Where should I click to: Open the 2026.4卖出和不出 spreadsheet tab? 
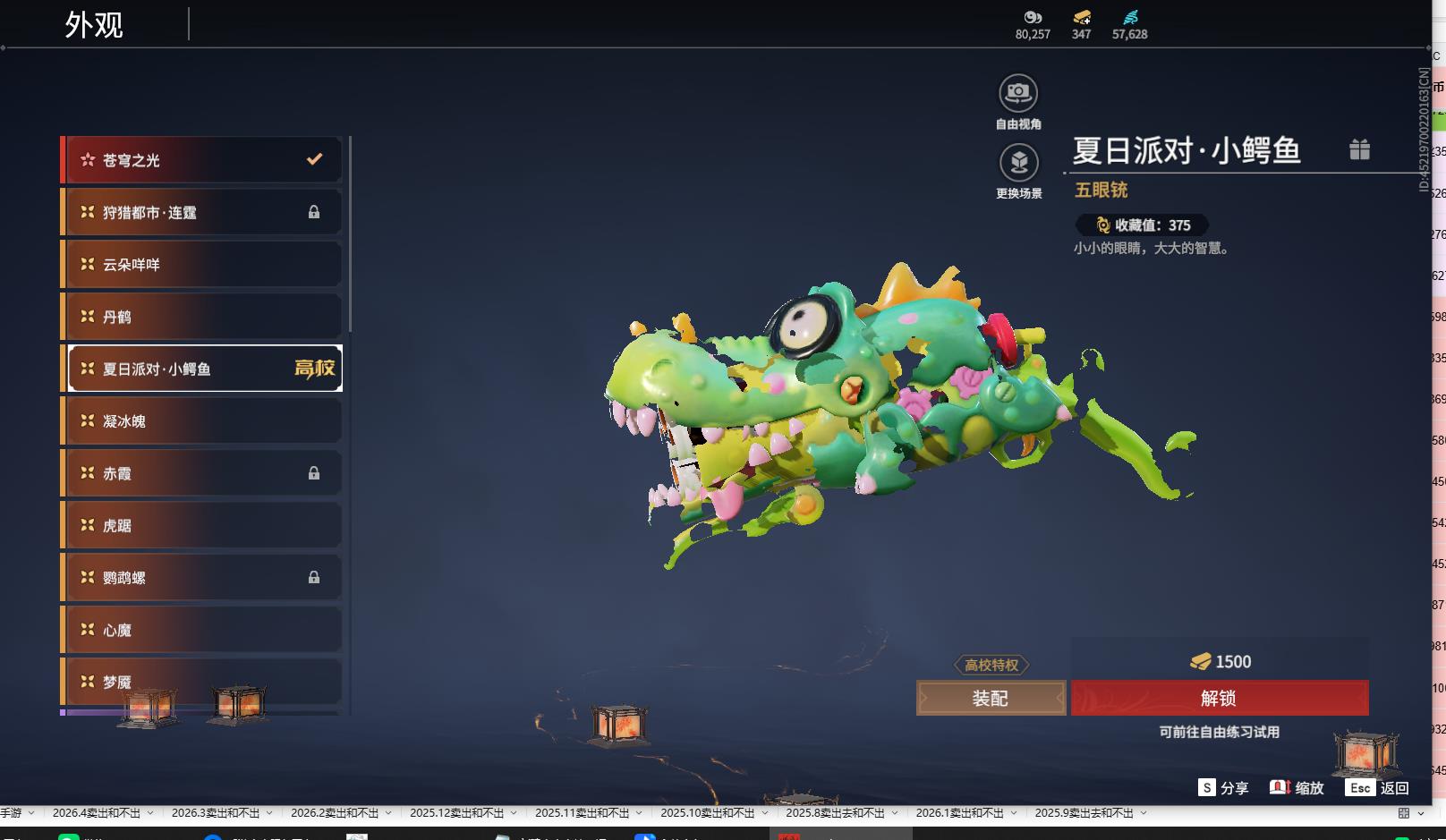(x=97, y=813)
